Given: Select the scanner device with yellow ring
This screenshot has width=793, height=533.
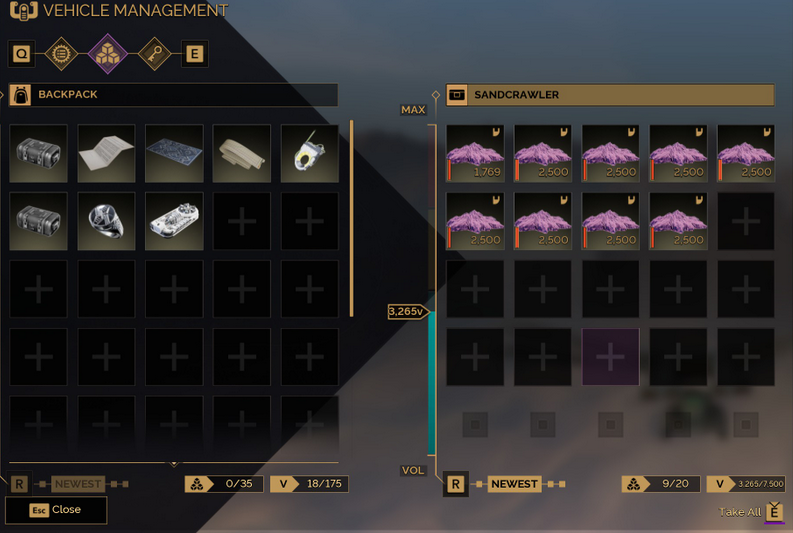Looking at the screenshot, I should tap(309, 153).
